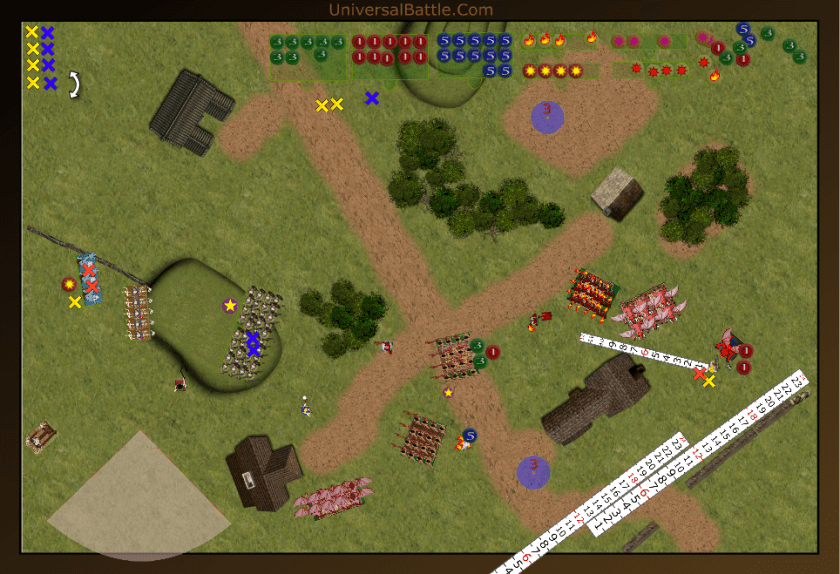Select the purple star token on the hill

[229, 305]
